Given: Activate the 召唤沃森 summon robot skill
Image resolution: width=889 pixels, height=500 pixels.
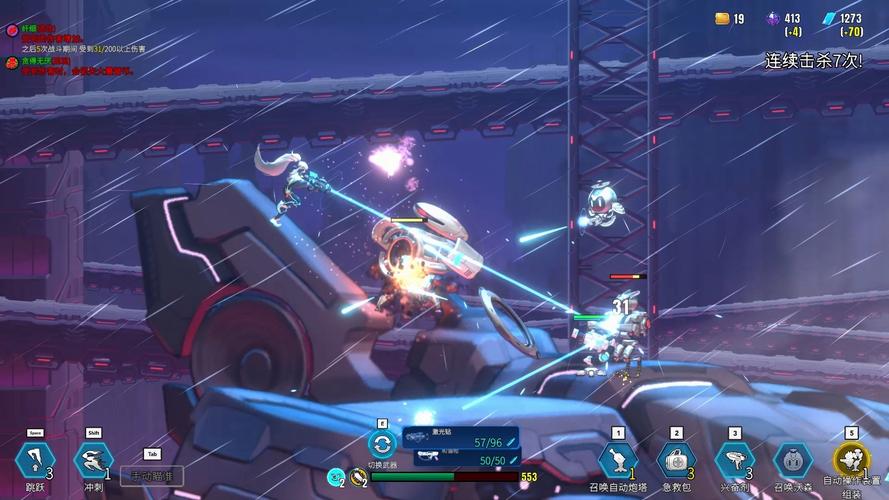Looking at the screenshot, I should [793, 460].
